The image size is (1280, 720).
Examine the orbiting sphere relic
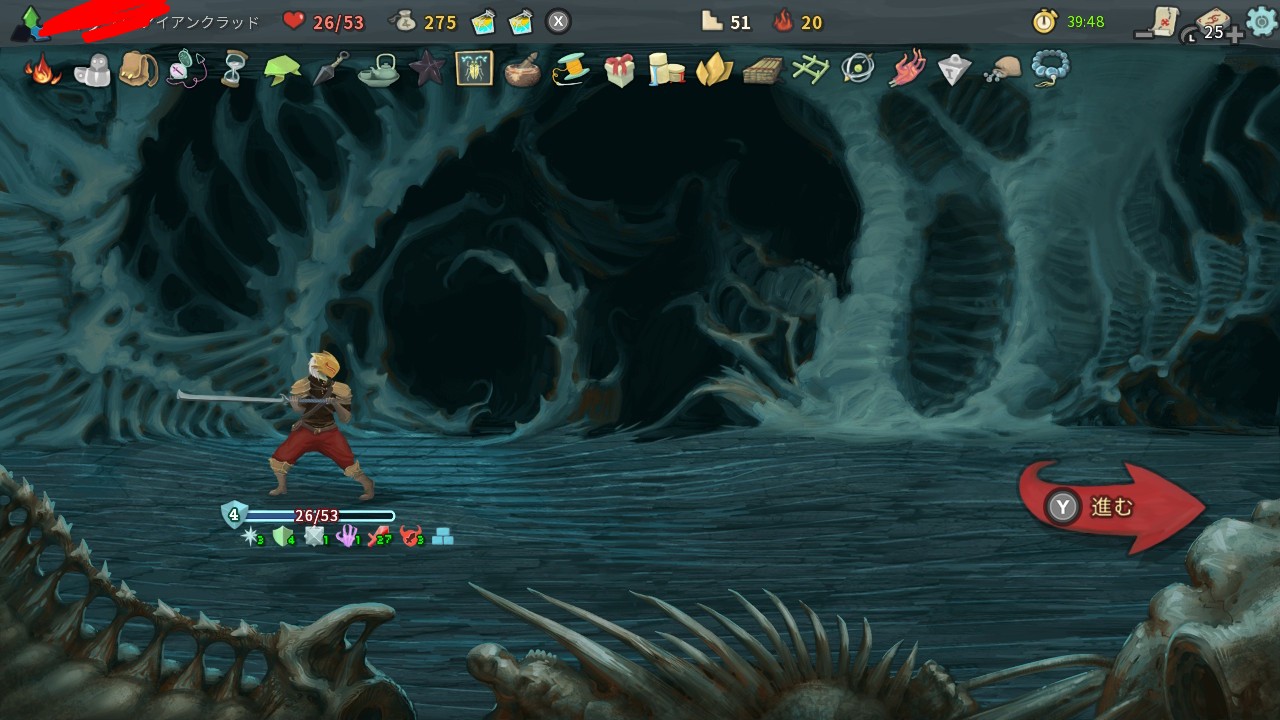pyautogui.click(x=858, y=69)
